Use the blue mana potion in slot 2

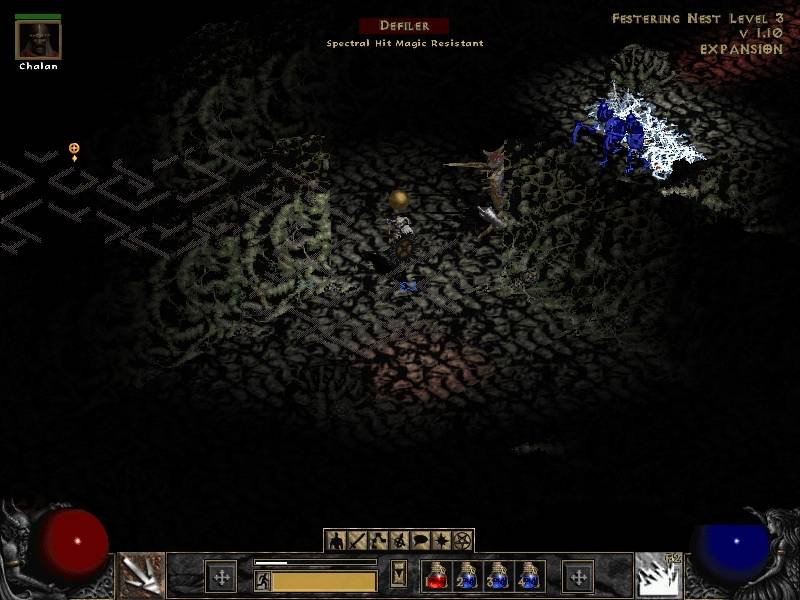tap(467, 576)
